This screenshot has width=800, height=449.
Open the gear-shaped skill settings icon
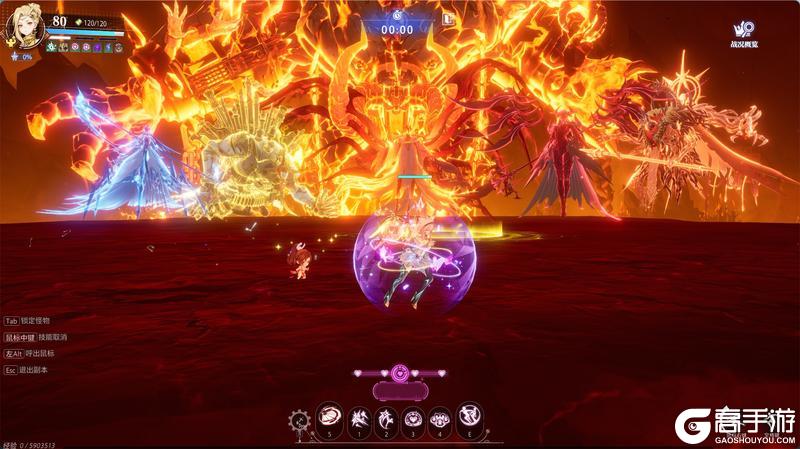[299, 420]
